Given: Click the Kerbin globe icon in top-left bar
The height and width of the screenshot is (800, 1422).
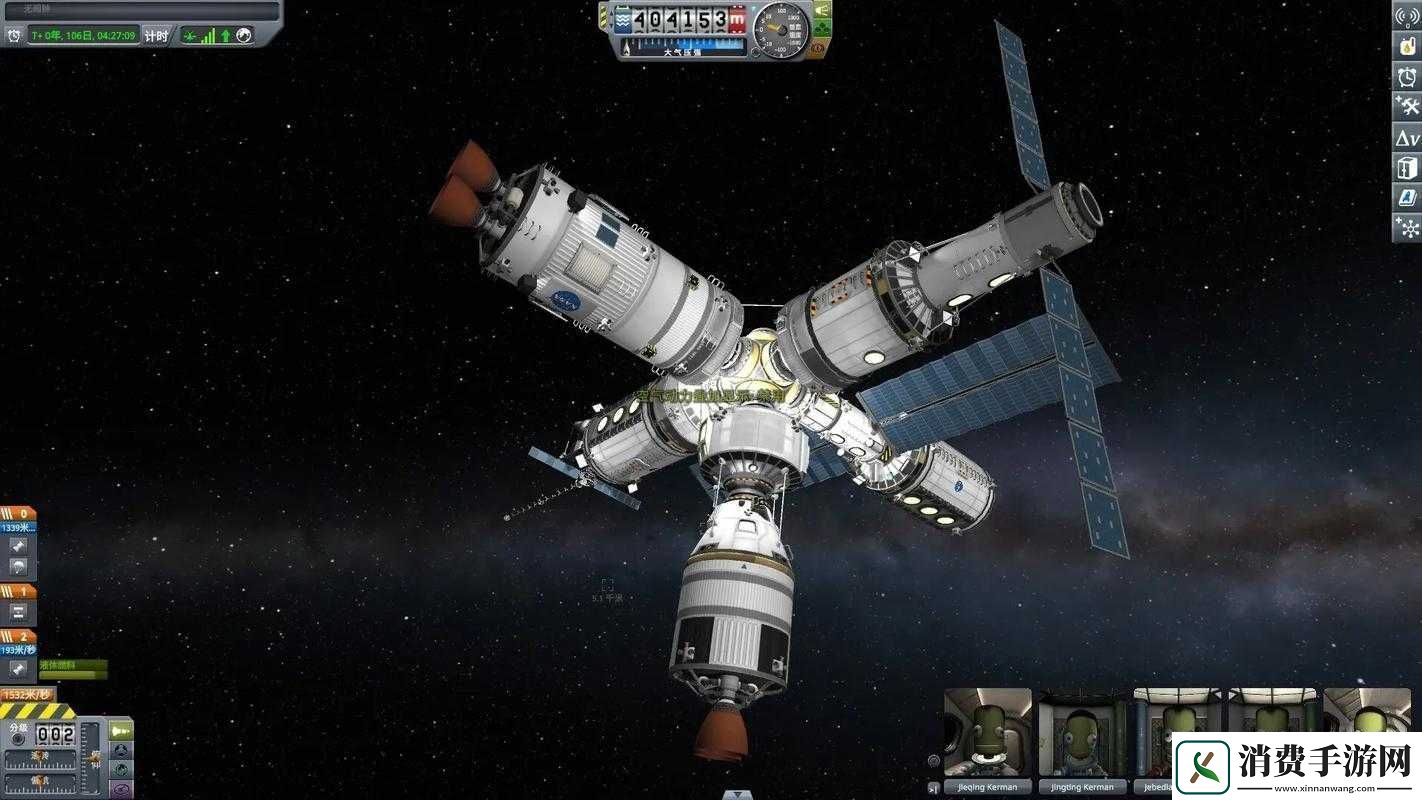Looking at the screenshot, I should (244, 36).
